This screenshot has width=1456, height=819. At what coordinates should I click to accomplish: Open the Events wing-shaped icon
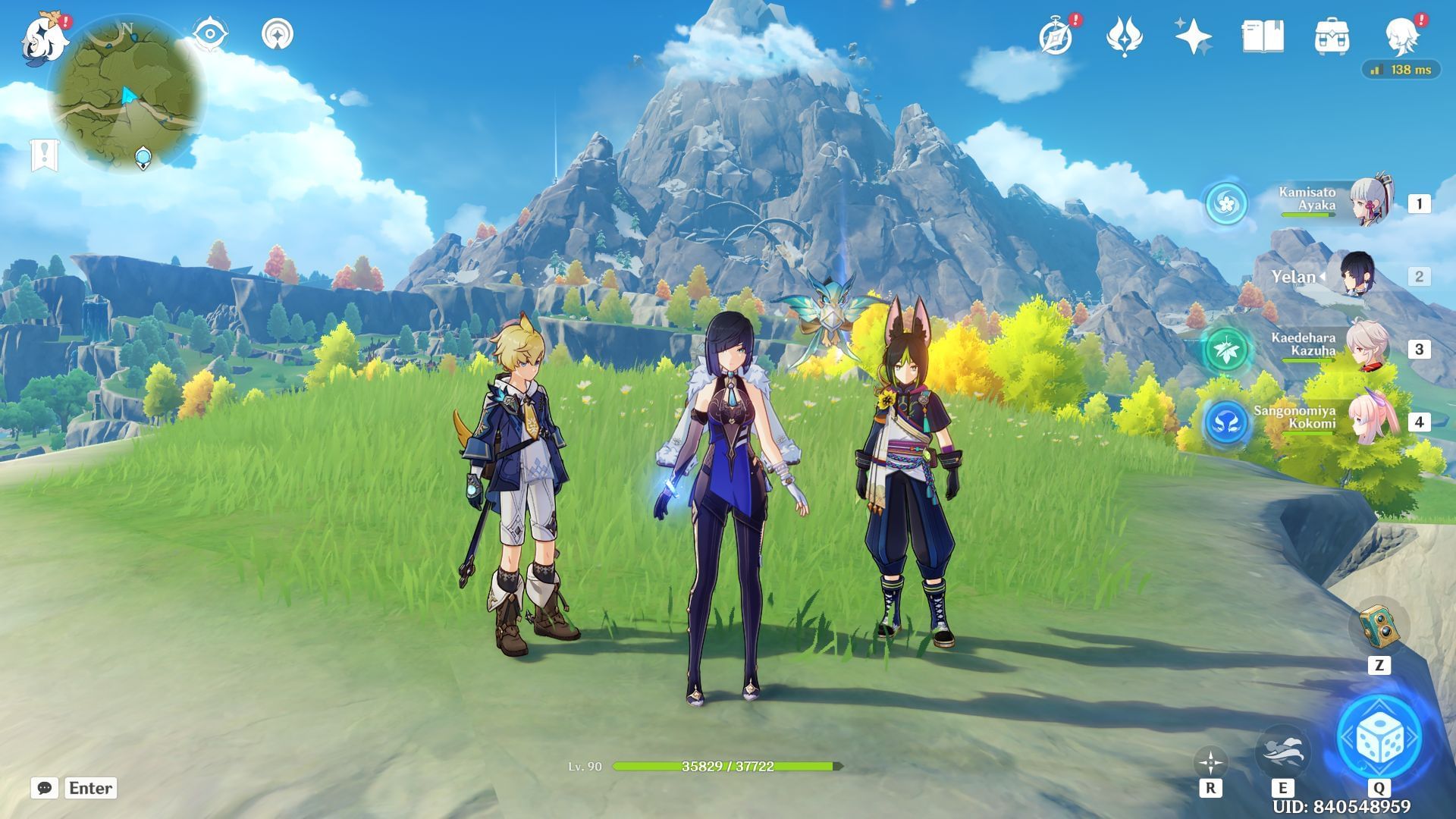point(1125,36)
